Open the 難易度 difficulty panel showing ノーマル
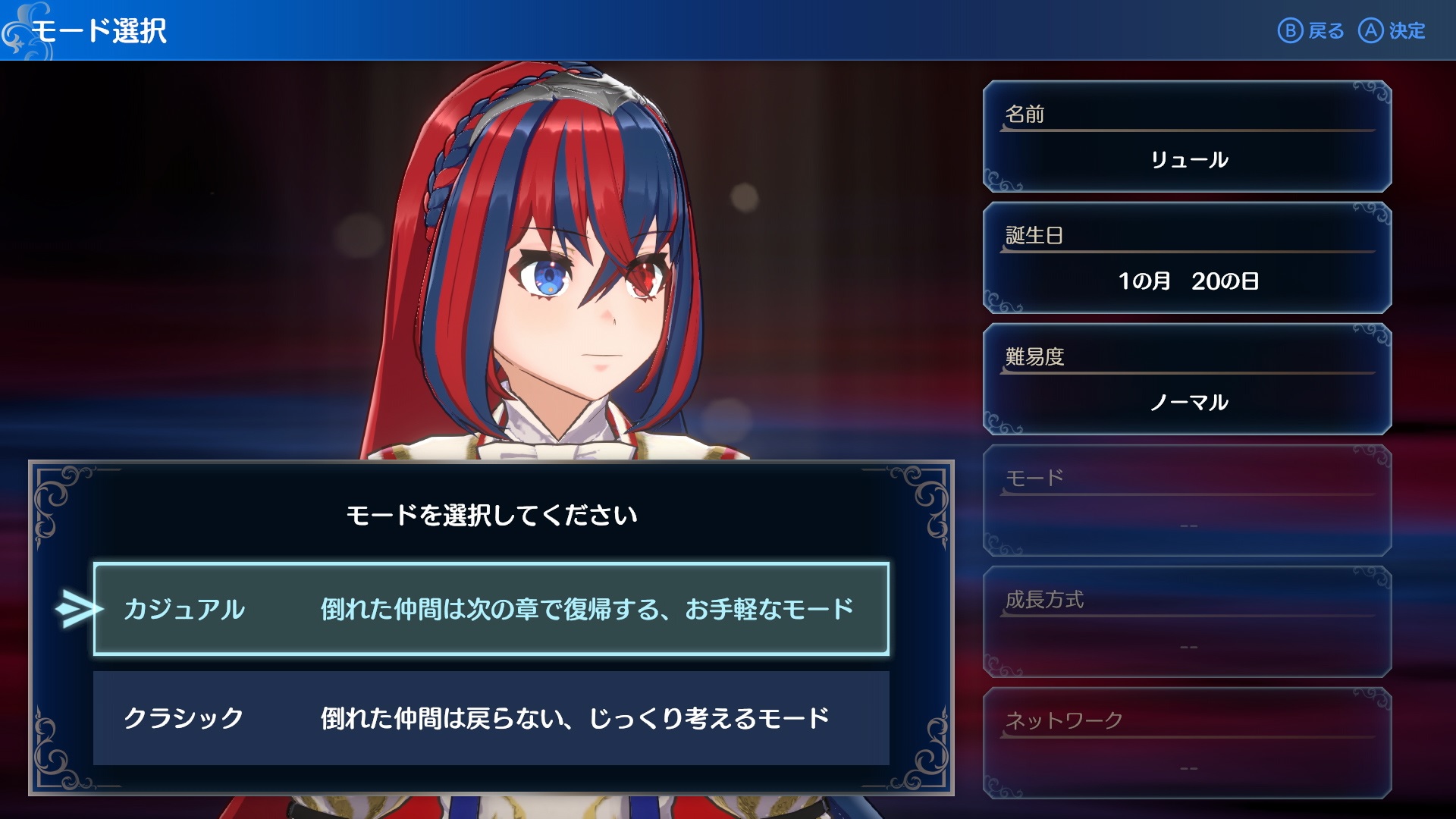Screen dimensions: 1456x819 coord(1187,379)
